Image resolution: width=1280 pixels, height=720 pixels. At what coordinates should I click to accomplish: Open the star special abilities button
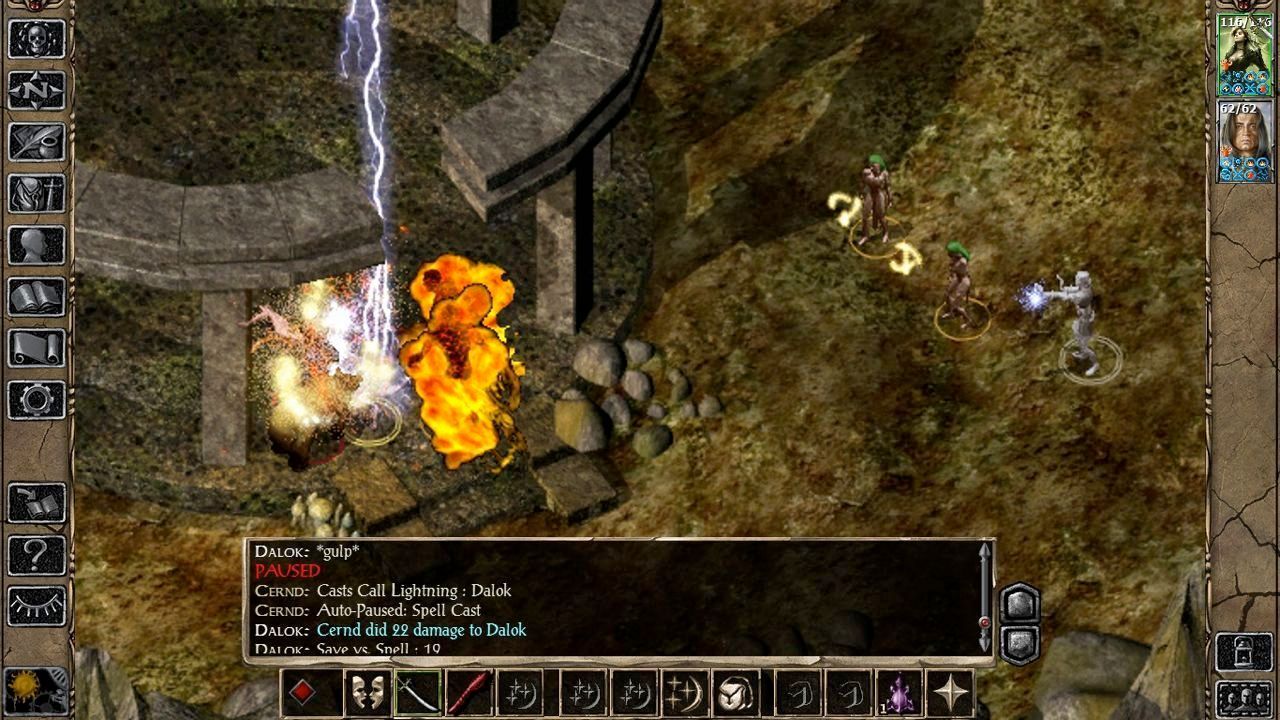(950, 693)
